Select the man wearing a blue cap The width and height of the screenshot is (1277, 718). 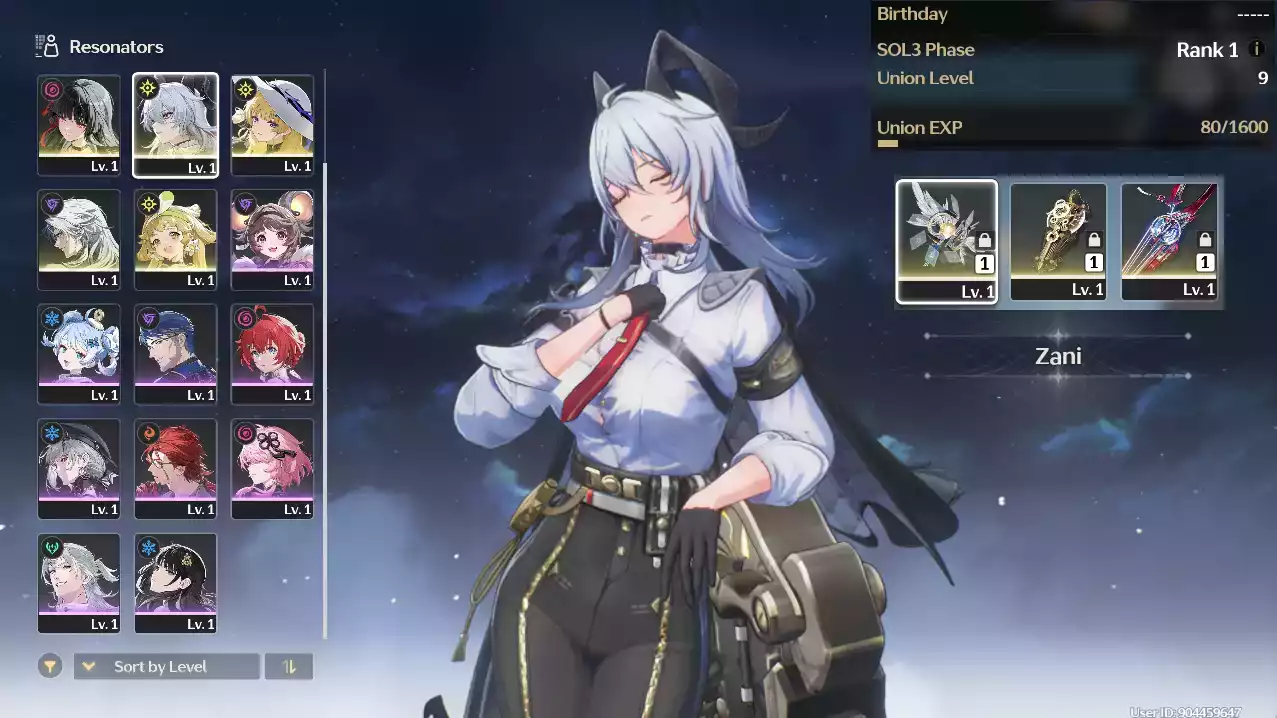(x=175, y=353)
